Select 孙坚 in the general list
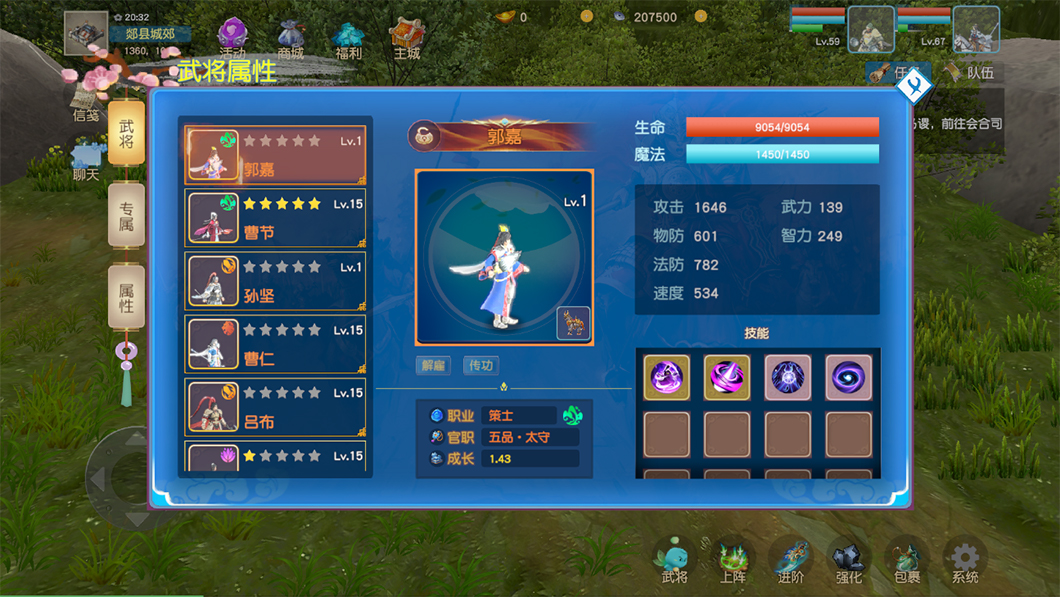Screen dimensions: 1060x597 pyautogui.click(x=275, y=281)
